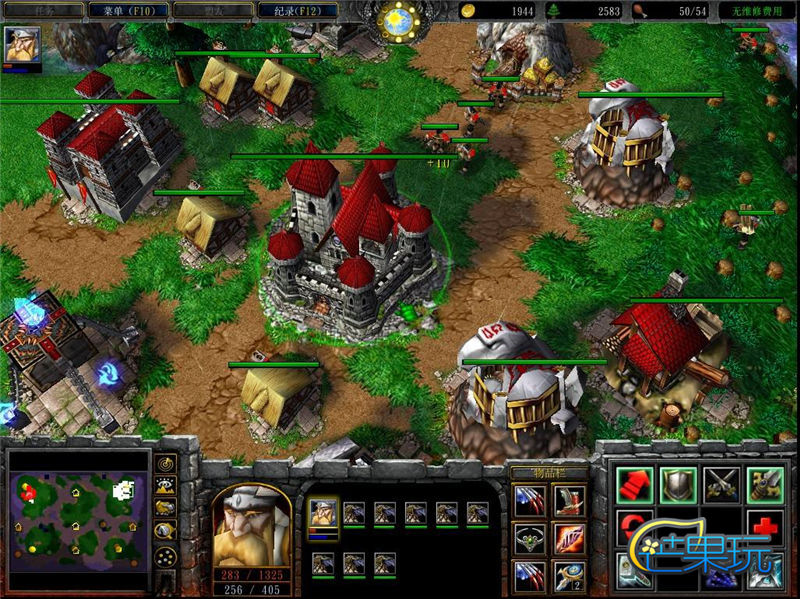Open the 盟友 allies button
800x599 pixels.
(x=211, y=10)
